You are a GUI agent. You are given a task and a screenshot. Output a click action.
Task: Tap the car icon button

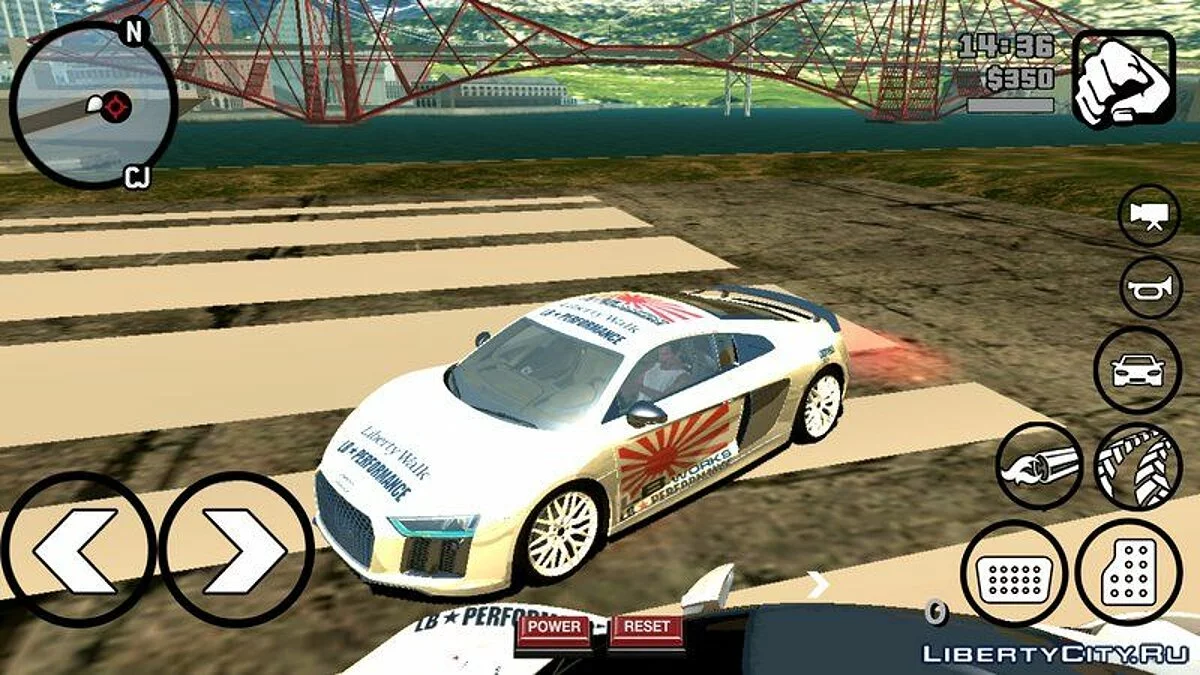1138,370
